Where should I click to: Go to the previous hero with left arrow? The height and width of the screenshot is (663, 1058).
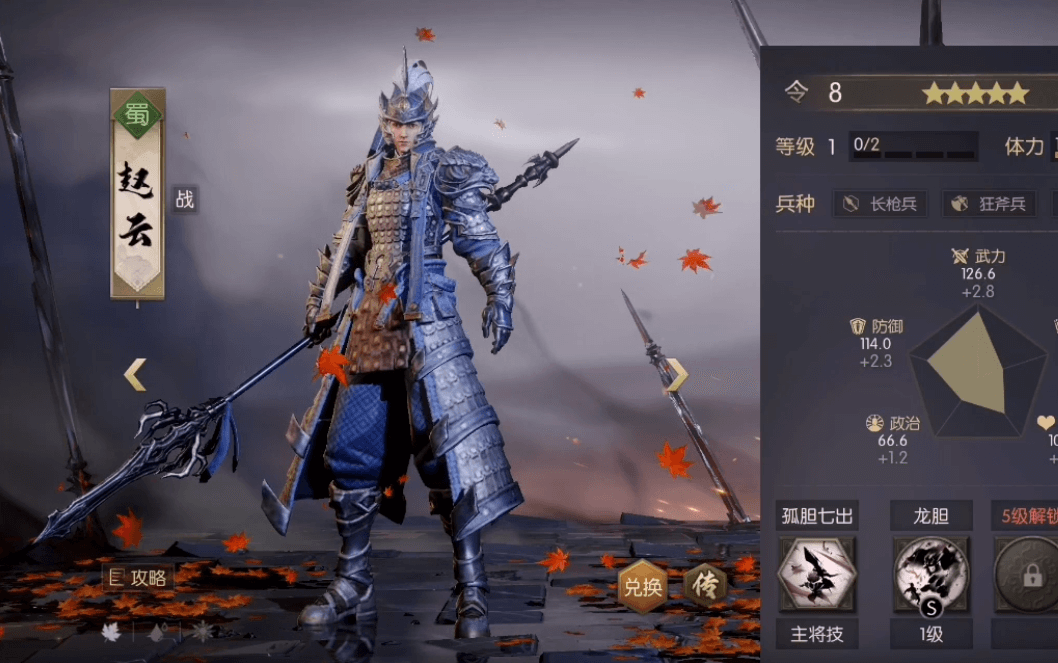pos(134,375)
